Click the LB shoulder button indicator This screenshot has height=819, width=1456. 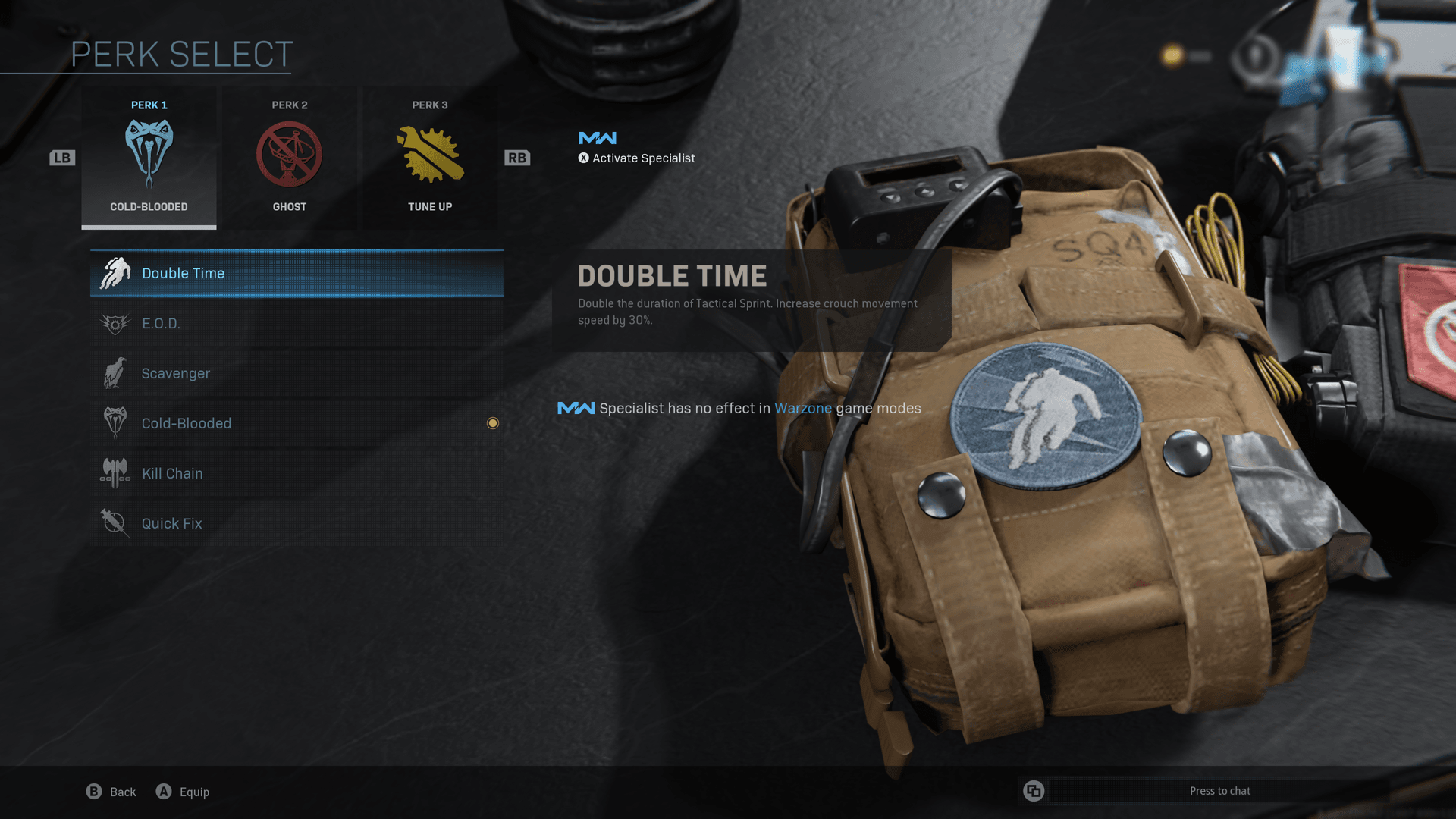(x=62, y=157)
